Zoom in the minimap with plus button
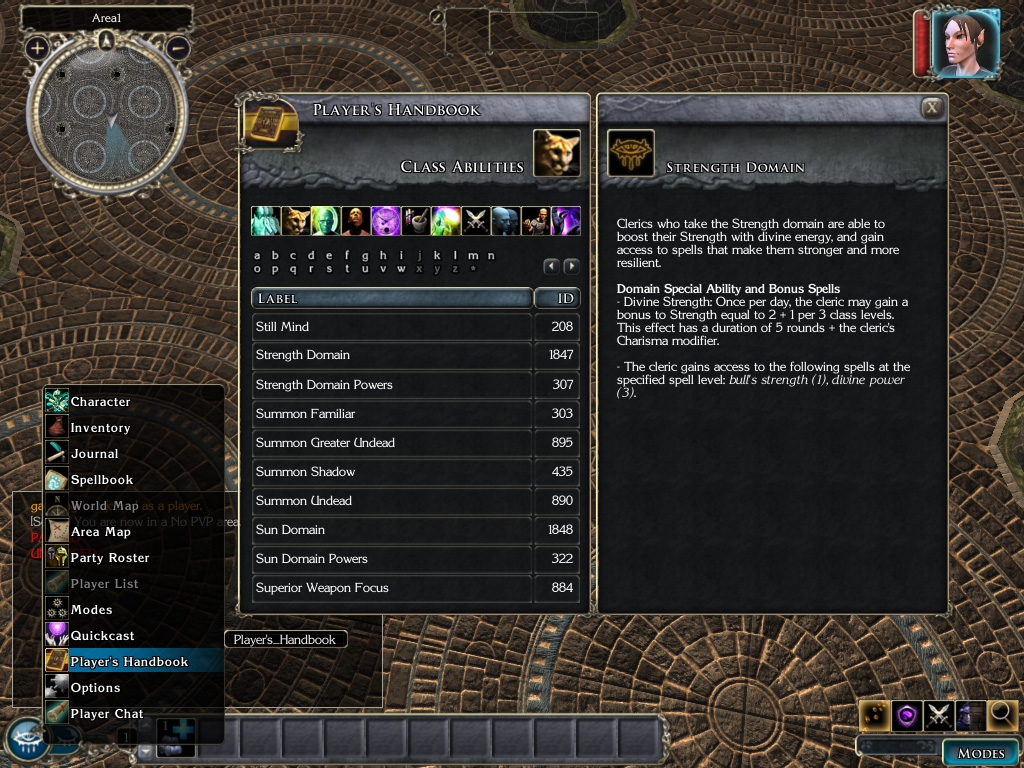Screen dimensions: 1024x768 tap(37, 47)
